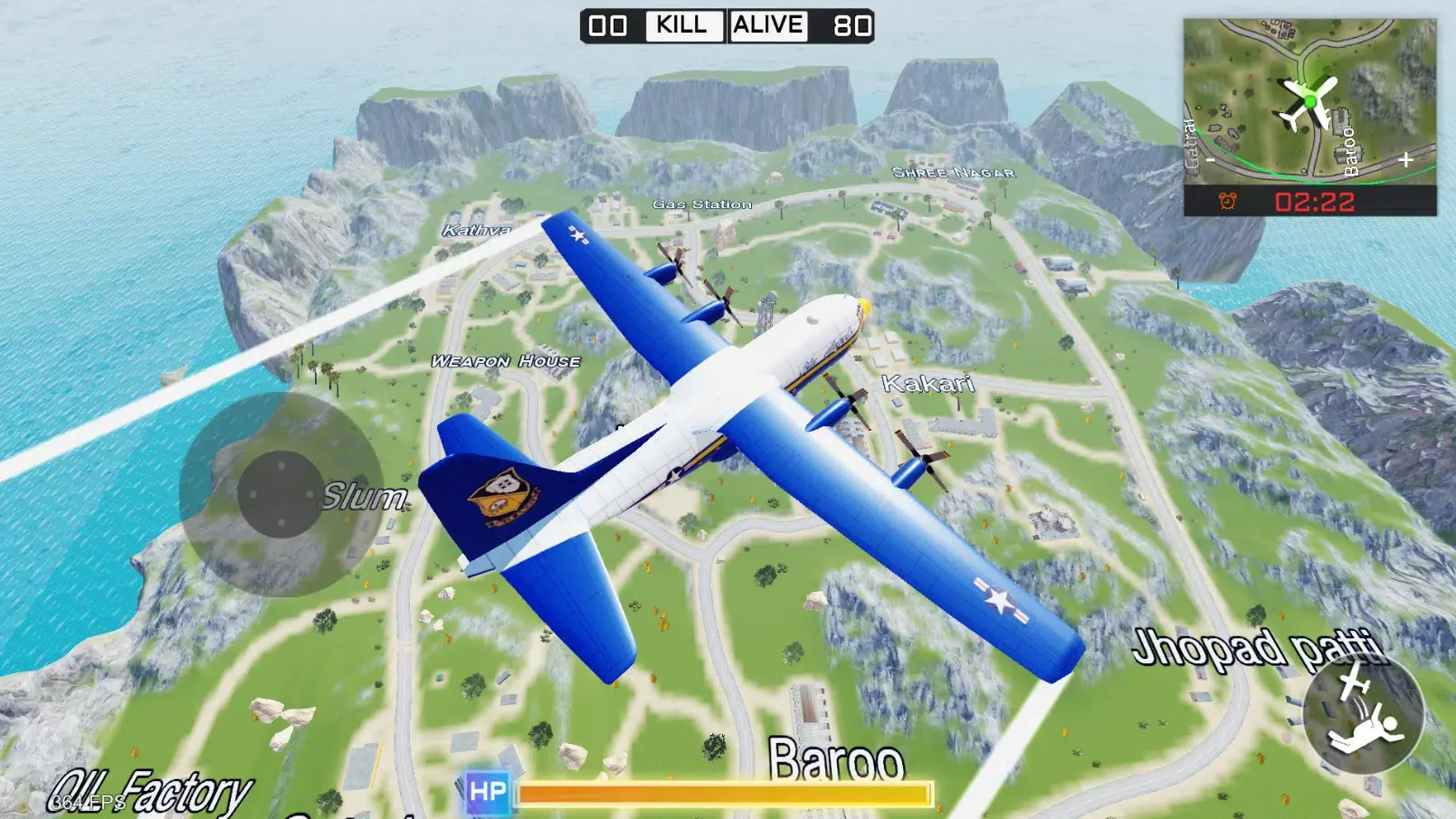Click the KILL counter showing 00
1456x819 pixels.
coord(608,25)
